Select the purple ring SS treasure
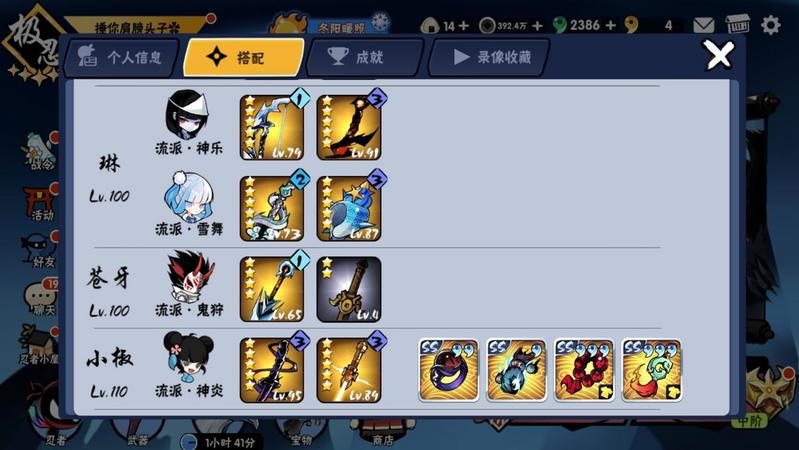Image resolution: width=799 pixels, height=450 pixels. point(449,370)
